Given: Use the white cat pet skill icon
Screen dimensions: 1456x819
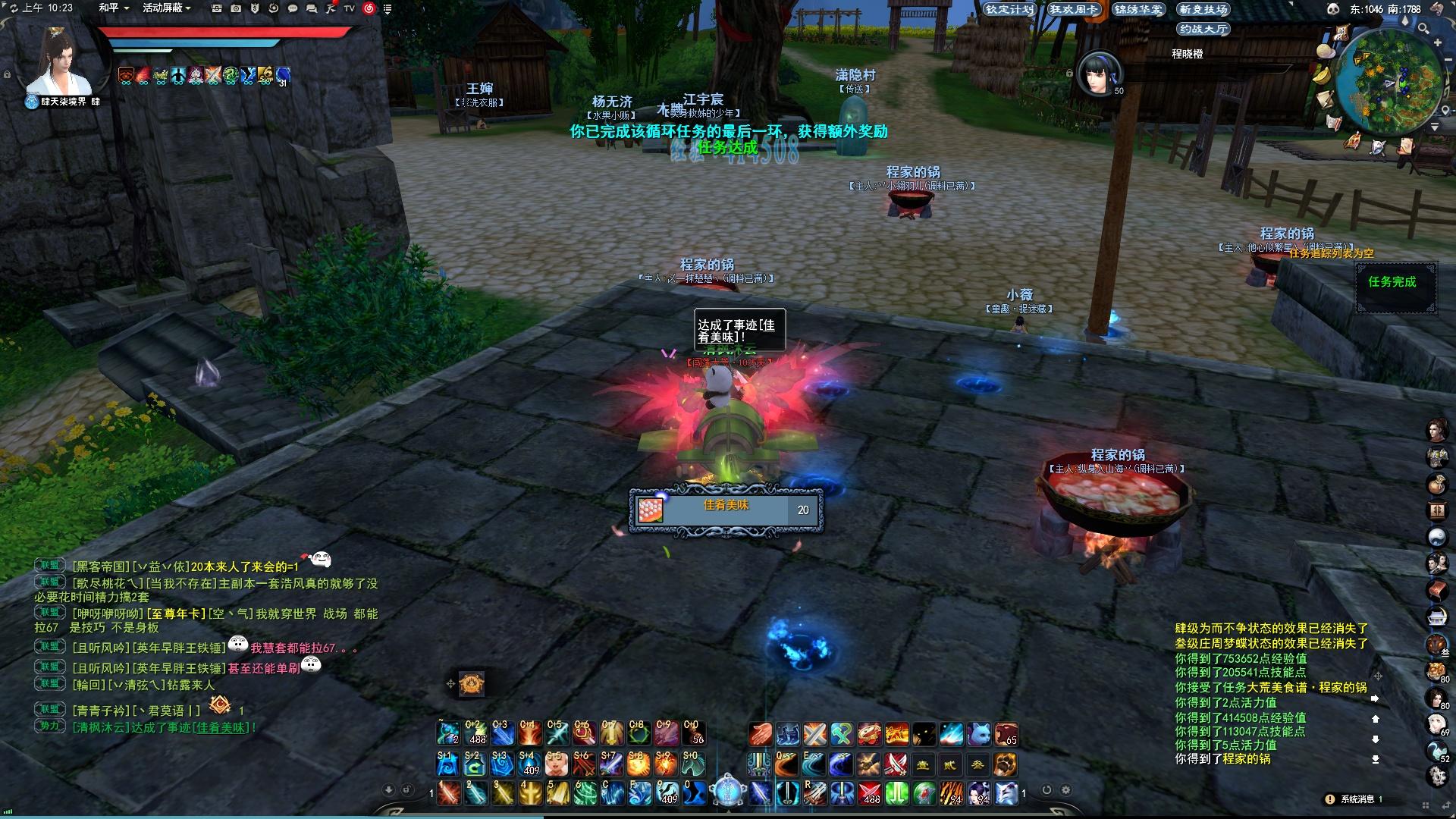Looking at the screenshot, I should [978, 734].
